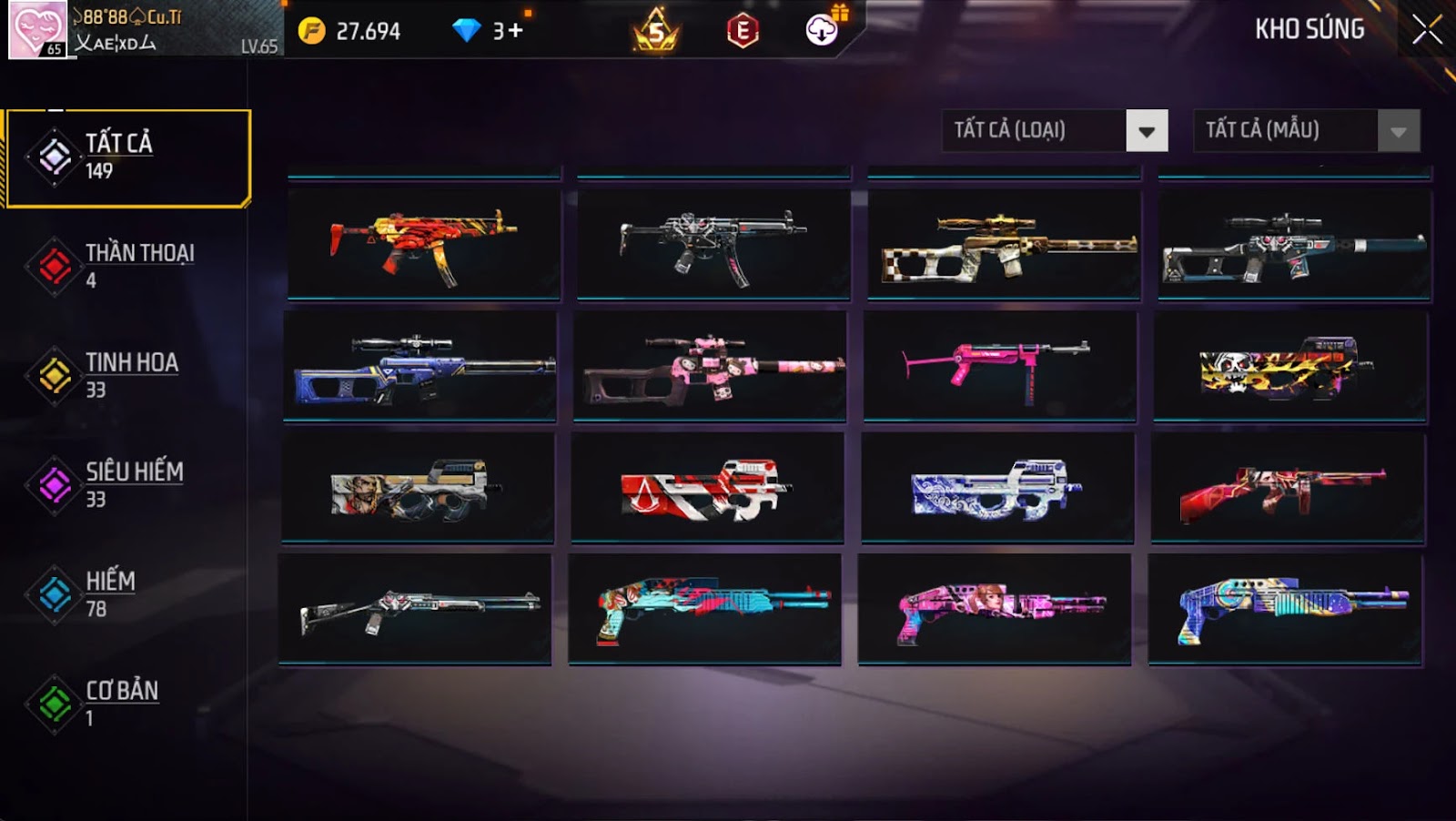Select the pink MP40 submachine gun skin
Screen dimensions: 1456x821
click(x=999, y=365)
